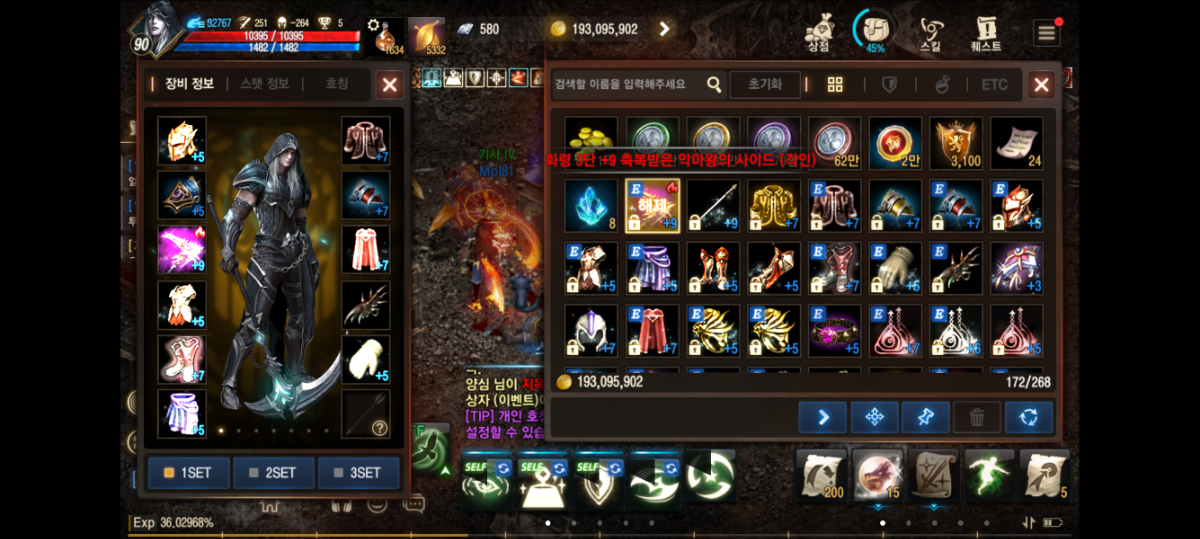The width and height of the screenshot is (1200, 539).
Task: Click the inventory search name field
Action: click(x=626, y=85)
